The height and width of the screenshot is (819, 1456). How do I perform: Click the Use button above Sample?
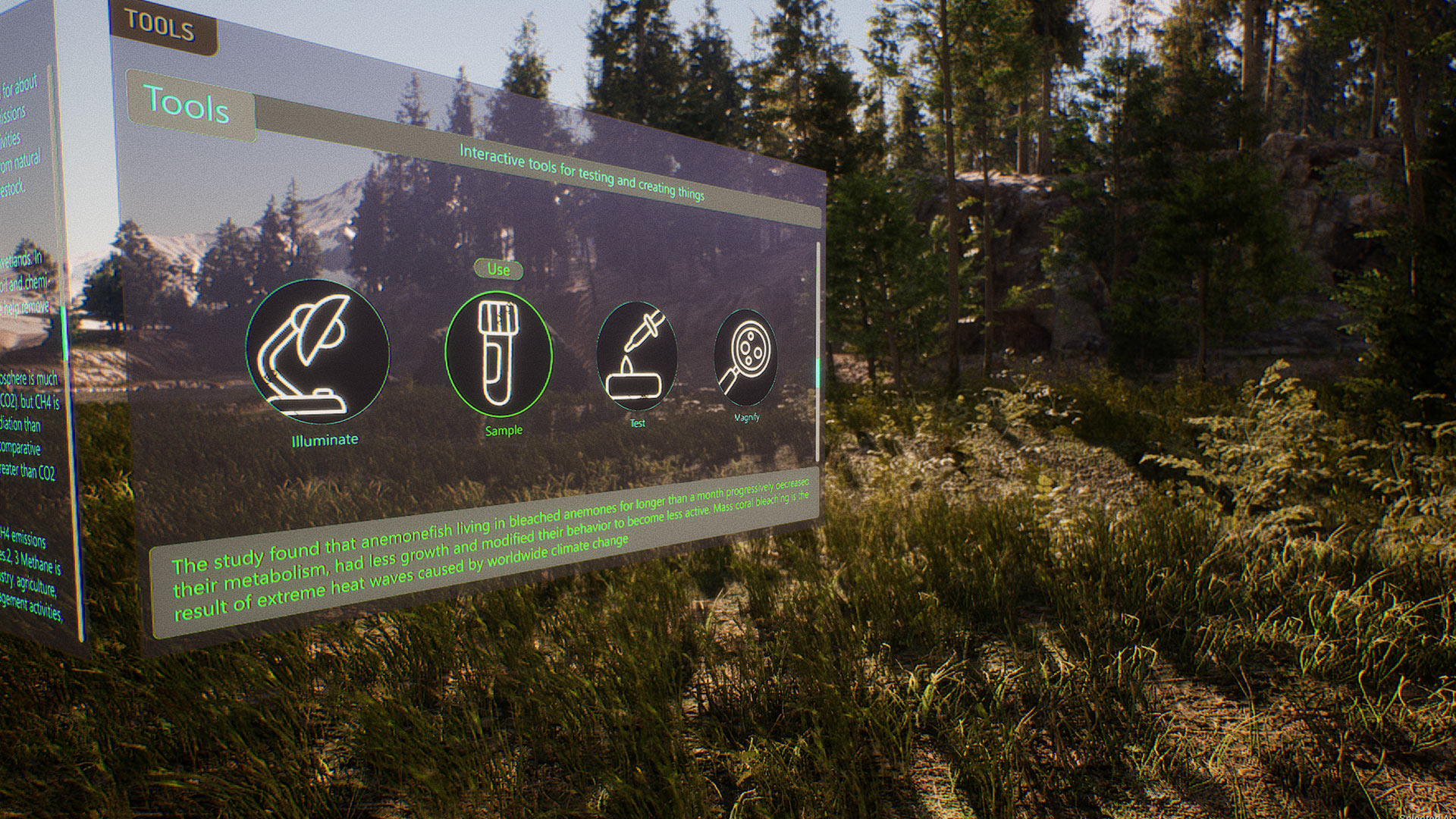[x=498, y=269]
